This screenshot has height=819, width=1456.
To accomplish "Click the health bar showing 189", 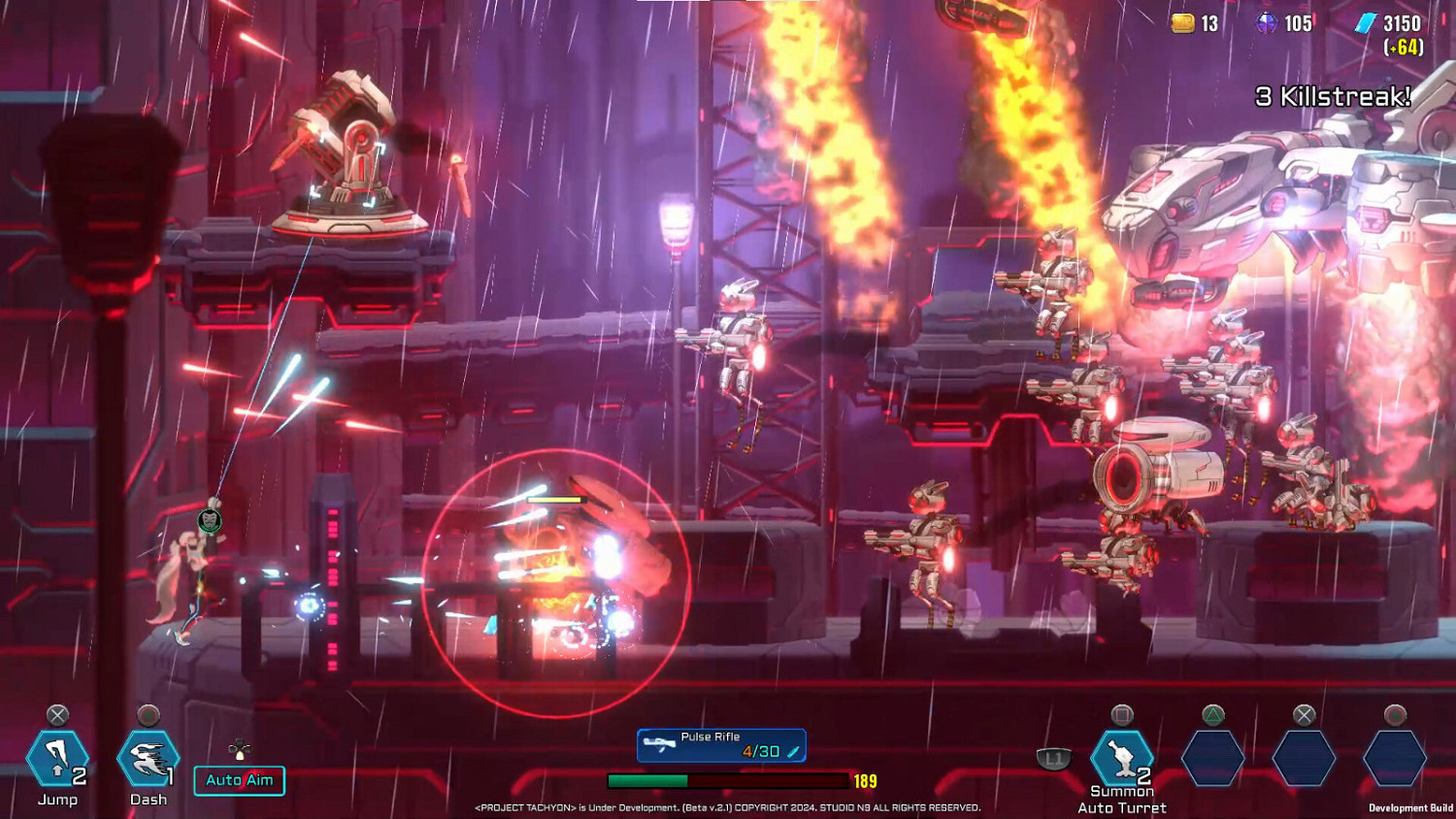I will click(728, 777).
